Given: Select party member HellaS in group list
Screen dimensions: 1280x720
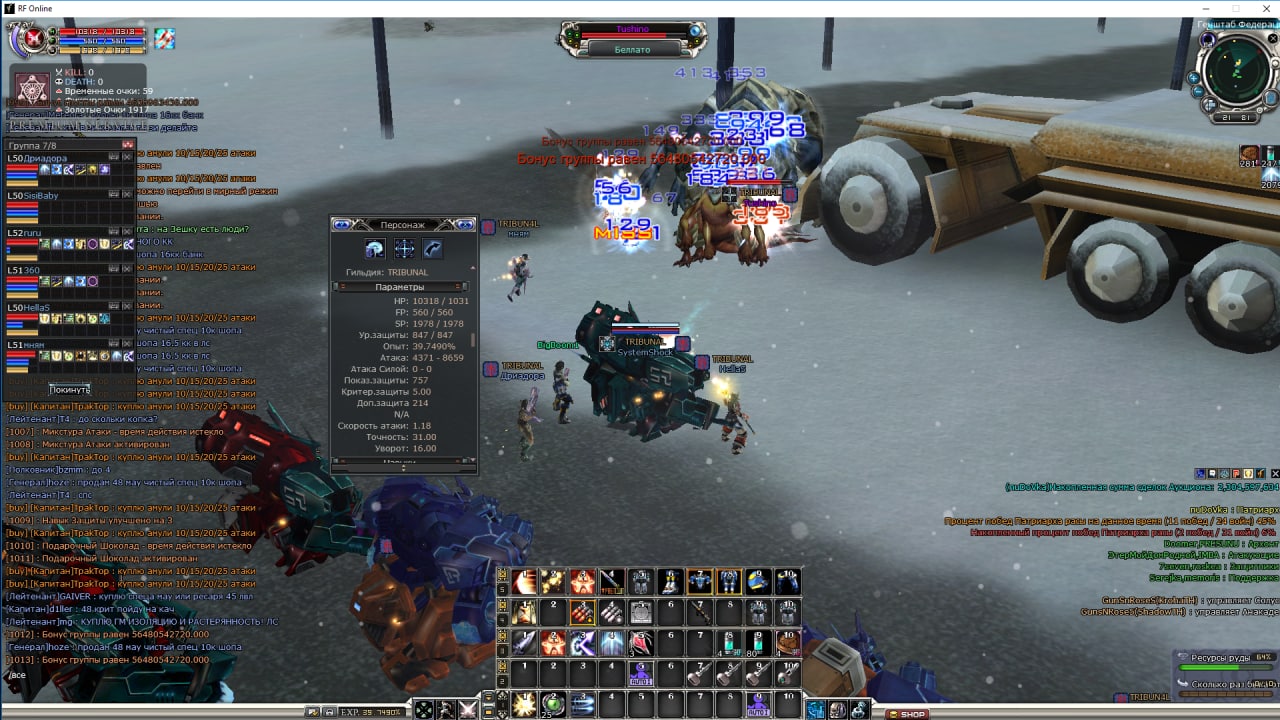Looking at the screenshot, I should click(x=30, y=307).
